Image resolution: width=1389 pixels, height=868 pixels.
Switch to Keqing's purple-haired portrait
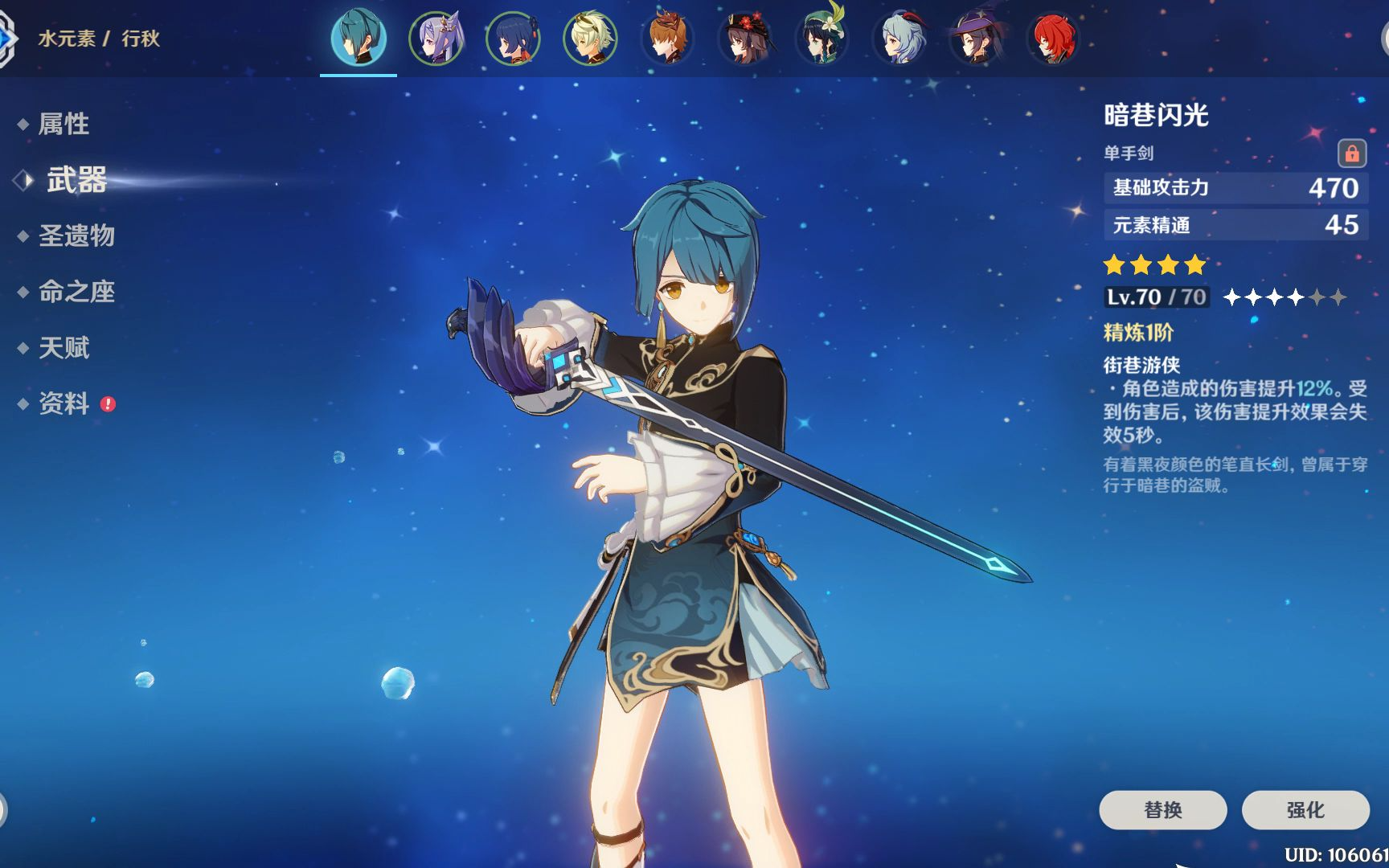436,38
